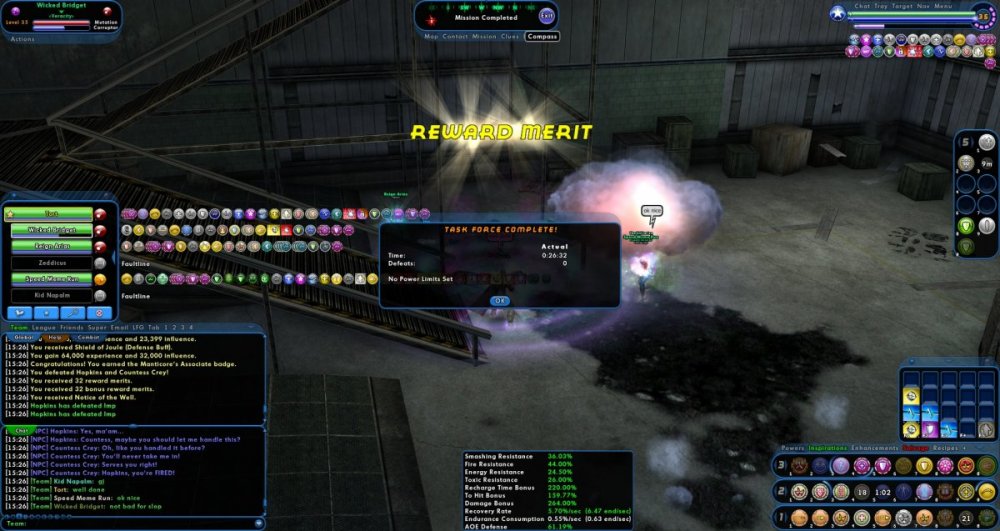Open the Recipes window
1000x531 pixels.
[x=943, y=449]
